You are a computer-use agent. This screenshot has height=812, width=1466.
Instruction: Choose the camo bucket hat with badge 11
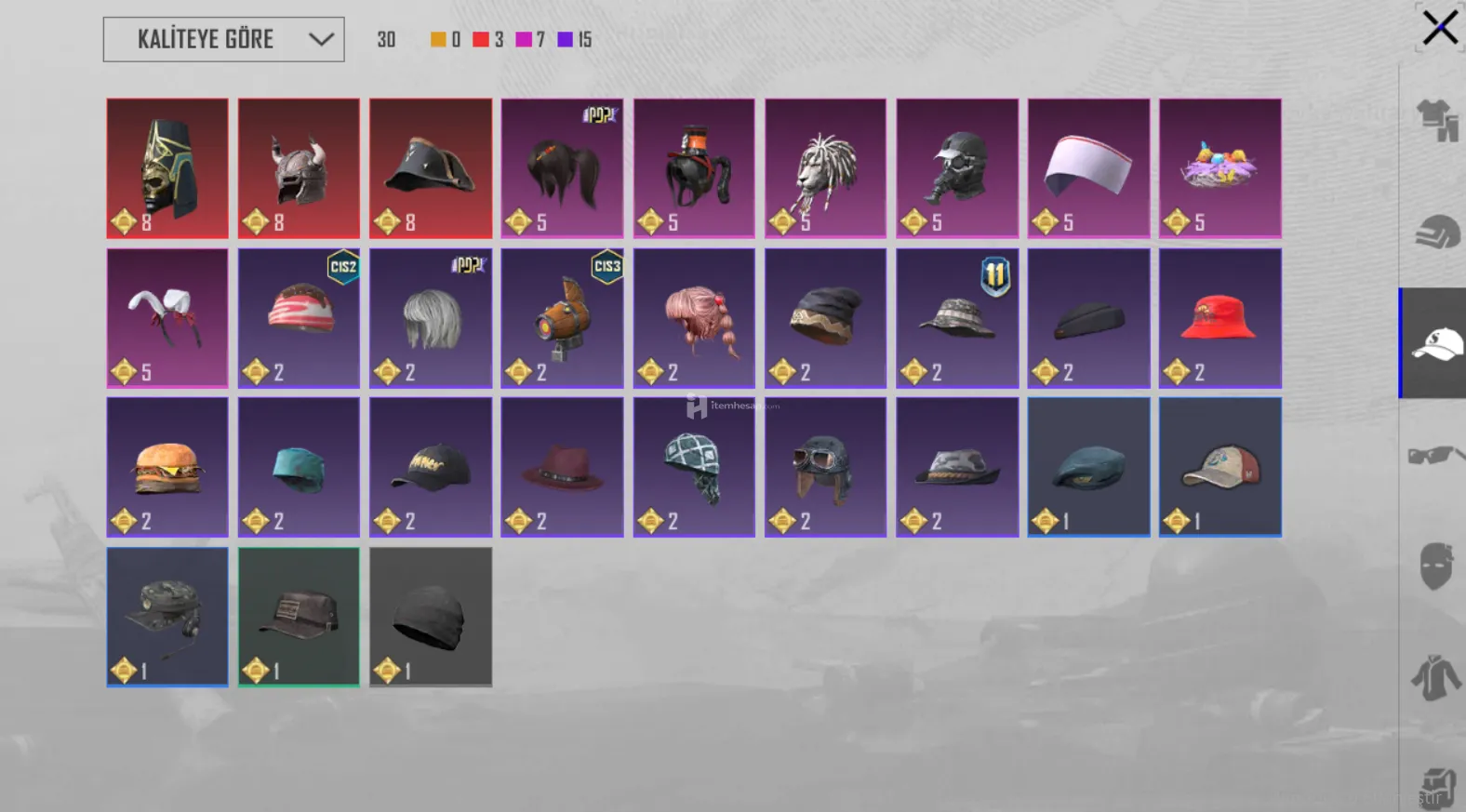(x=957, y=318)
